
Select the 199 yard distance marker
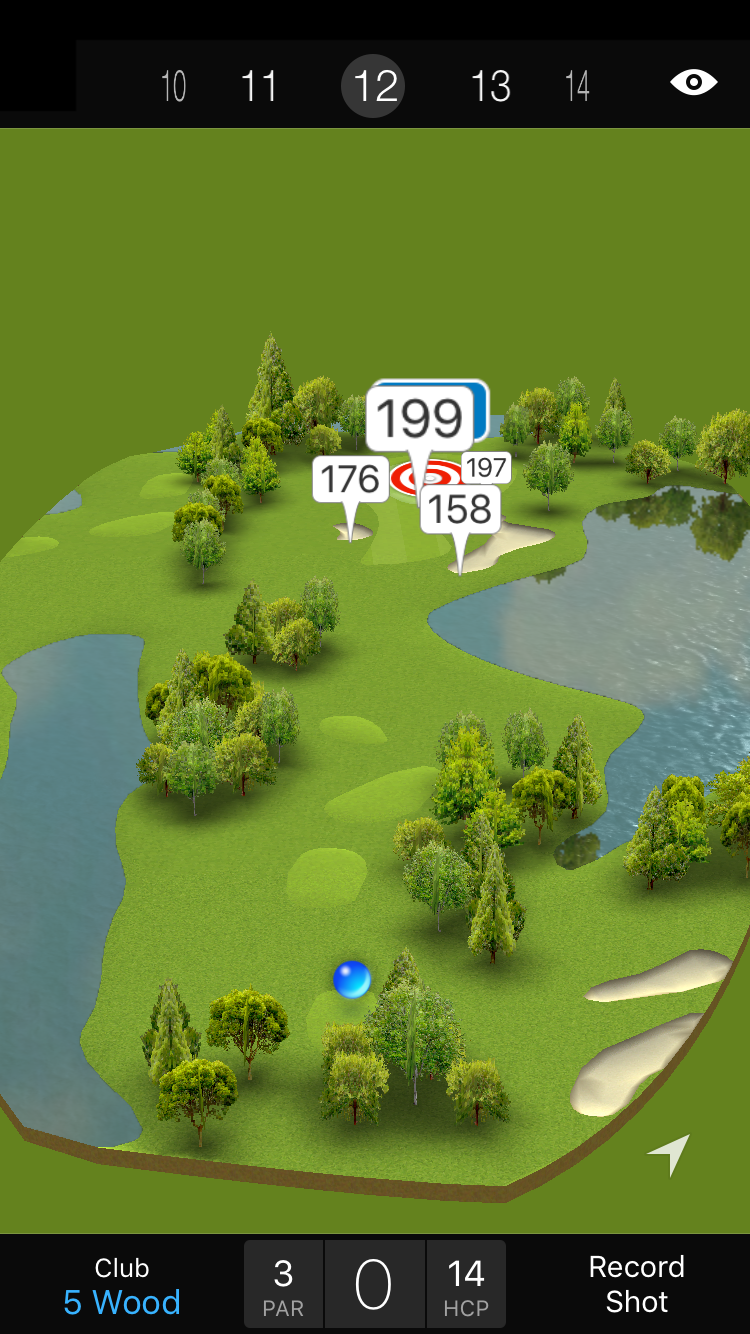click(x=420, y=419)
